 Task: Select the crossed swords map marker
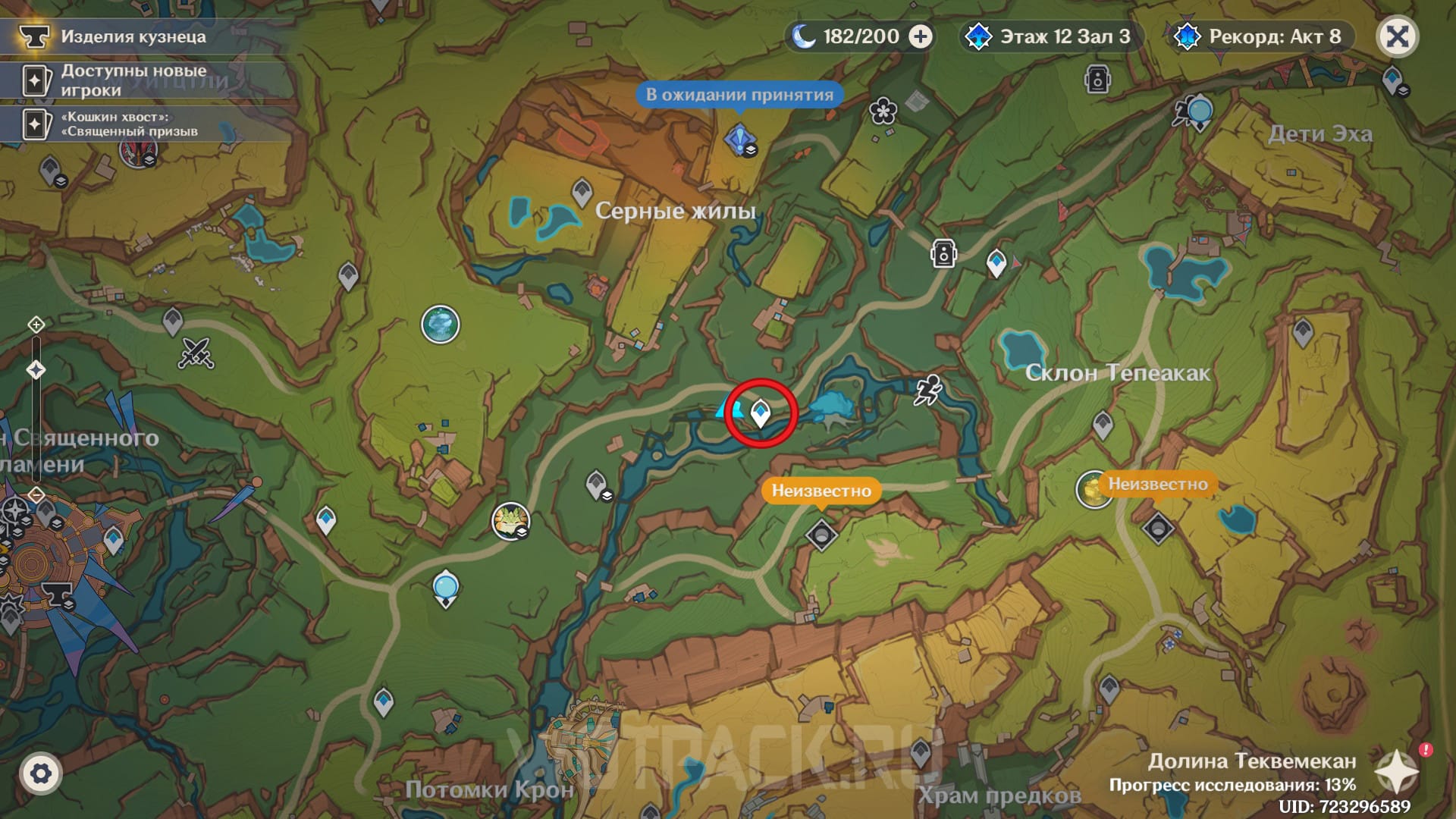tap(196, 353)
